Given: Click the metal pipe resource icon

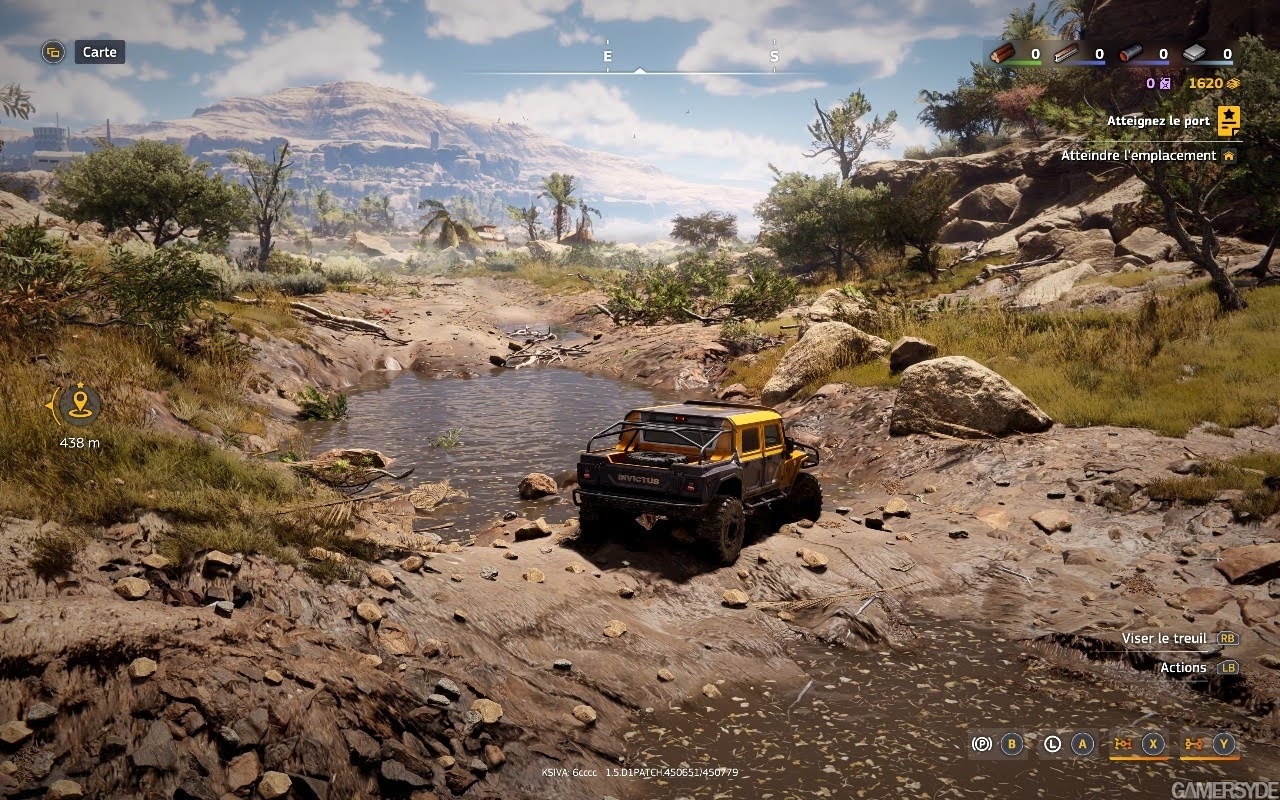Looking at the screenshot, I should click(1130, 54).
